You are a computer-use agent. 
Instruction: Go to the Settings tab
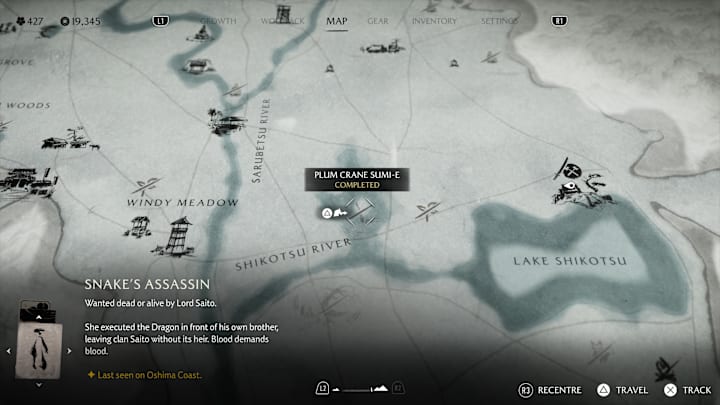coord(500,20)
